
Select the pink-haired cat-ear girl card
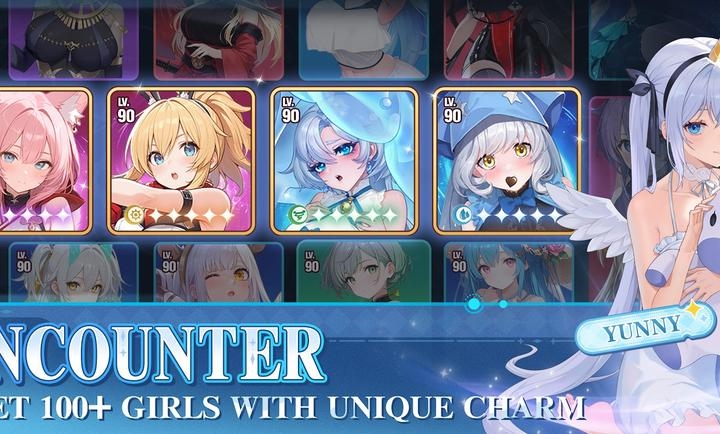(45, 160)
